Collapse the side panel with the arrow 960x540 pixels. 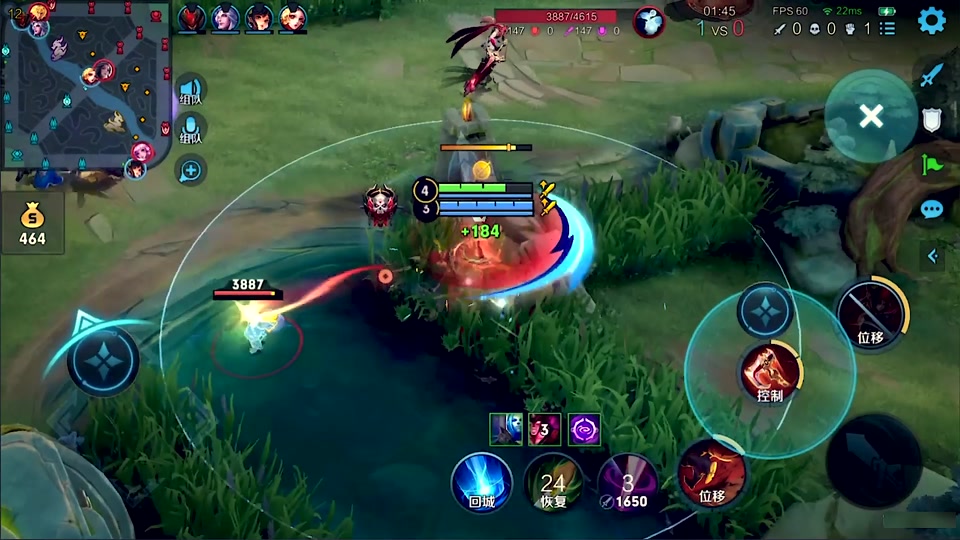click(x=933, y=256)
